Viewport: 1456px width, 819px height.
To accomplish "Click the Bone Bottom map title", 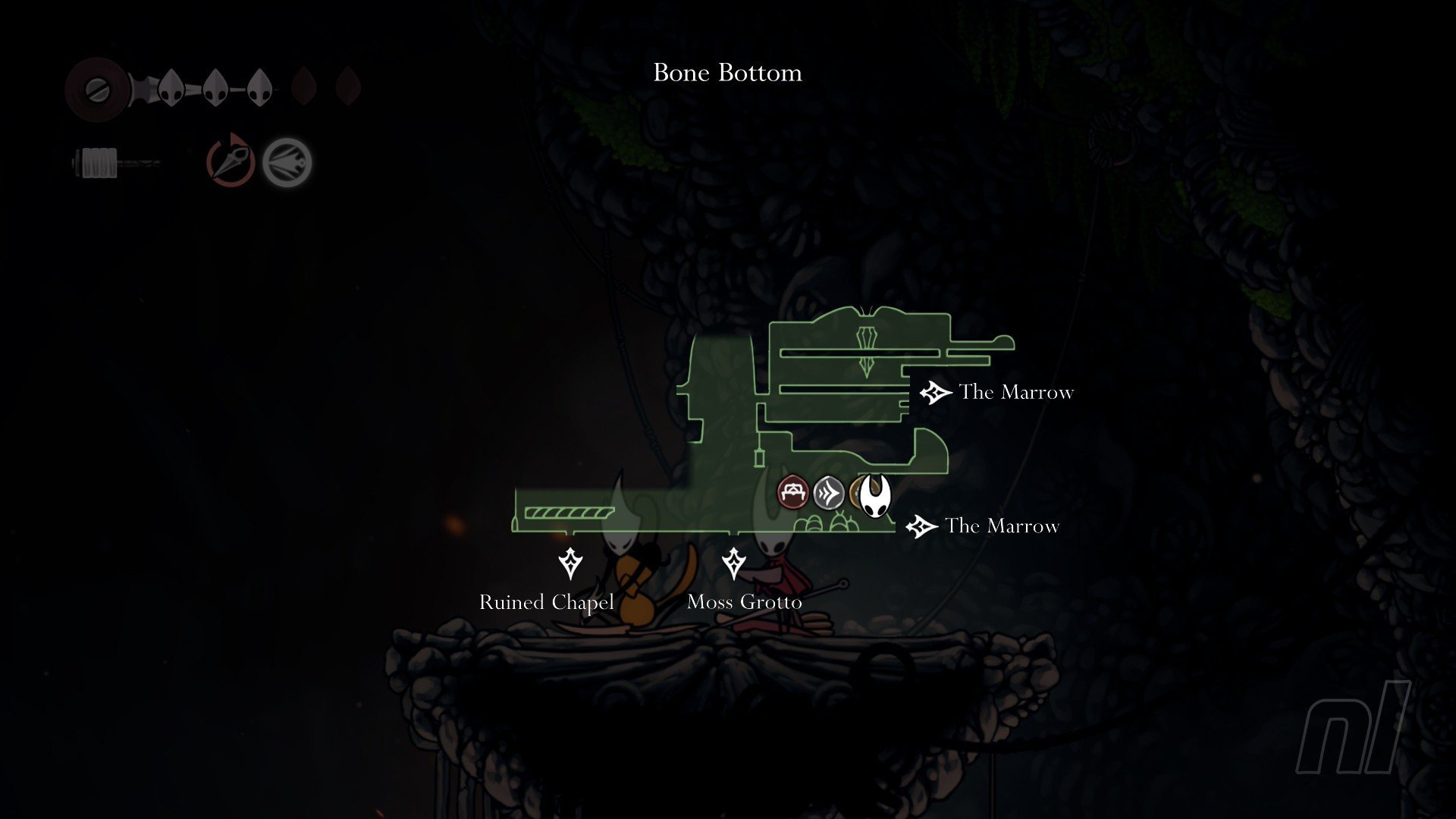I will (727, 73).
